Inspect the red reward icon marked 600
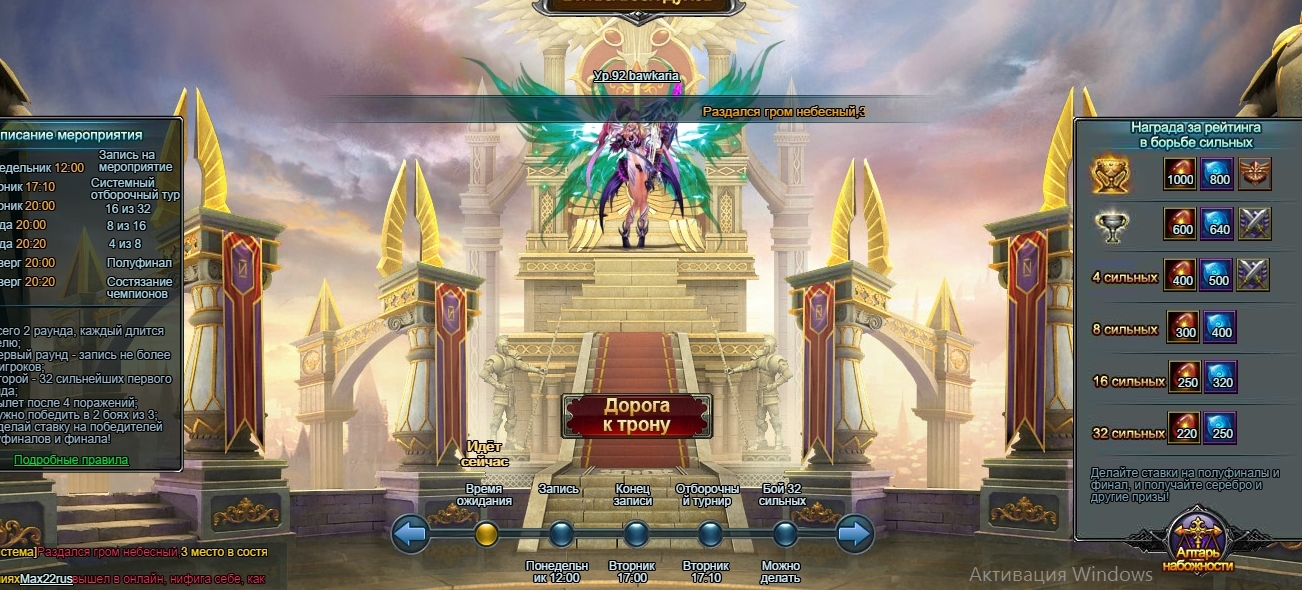 (x=1180, y=224)
